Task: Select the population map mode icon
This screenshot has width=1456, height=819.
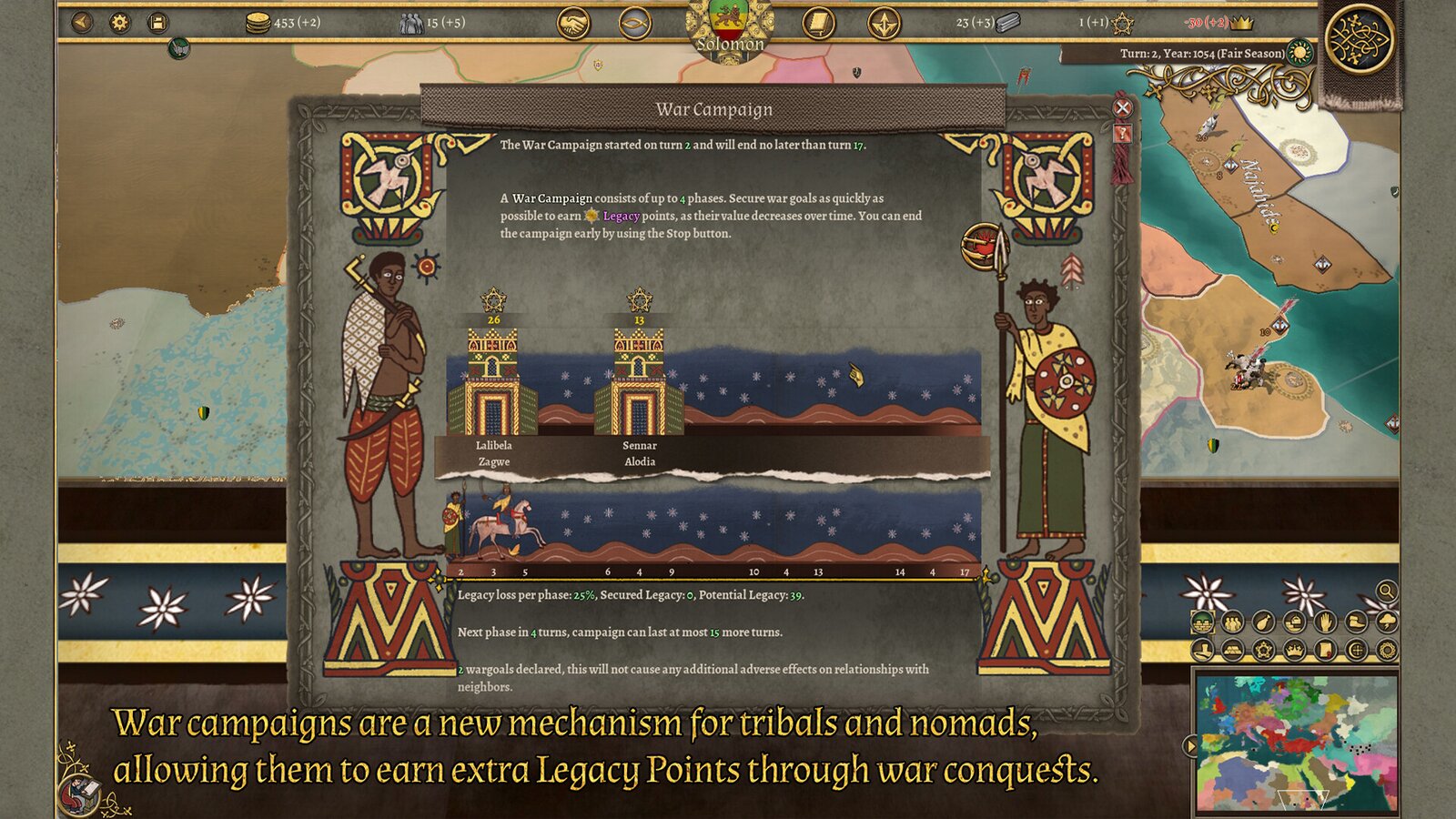Action: [x=1232, y=622]
